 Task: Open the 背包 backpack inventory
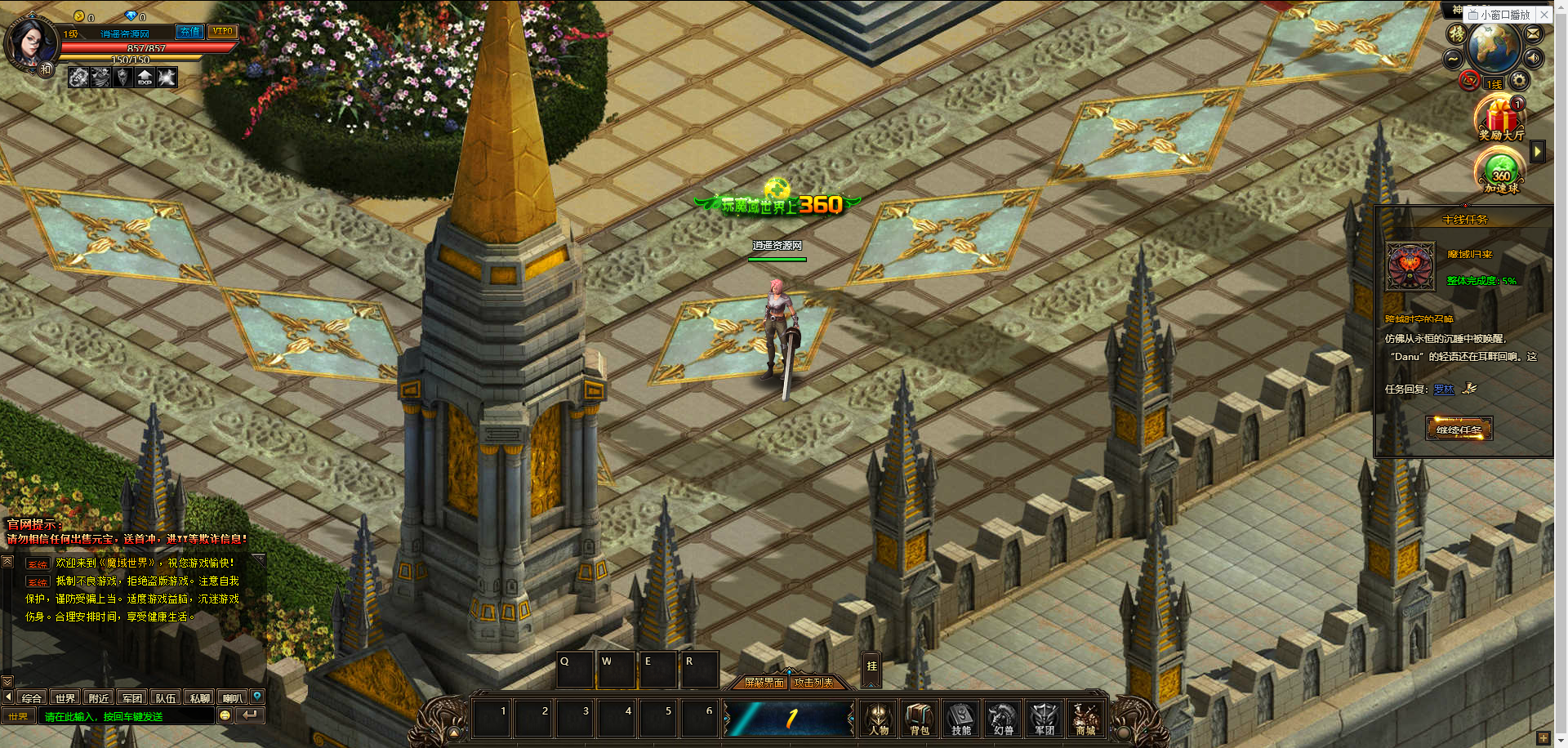coord(920,719)
